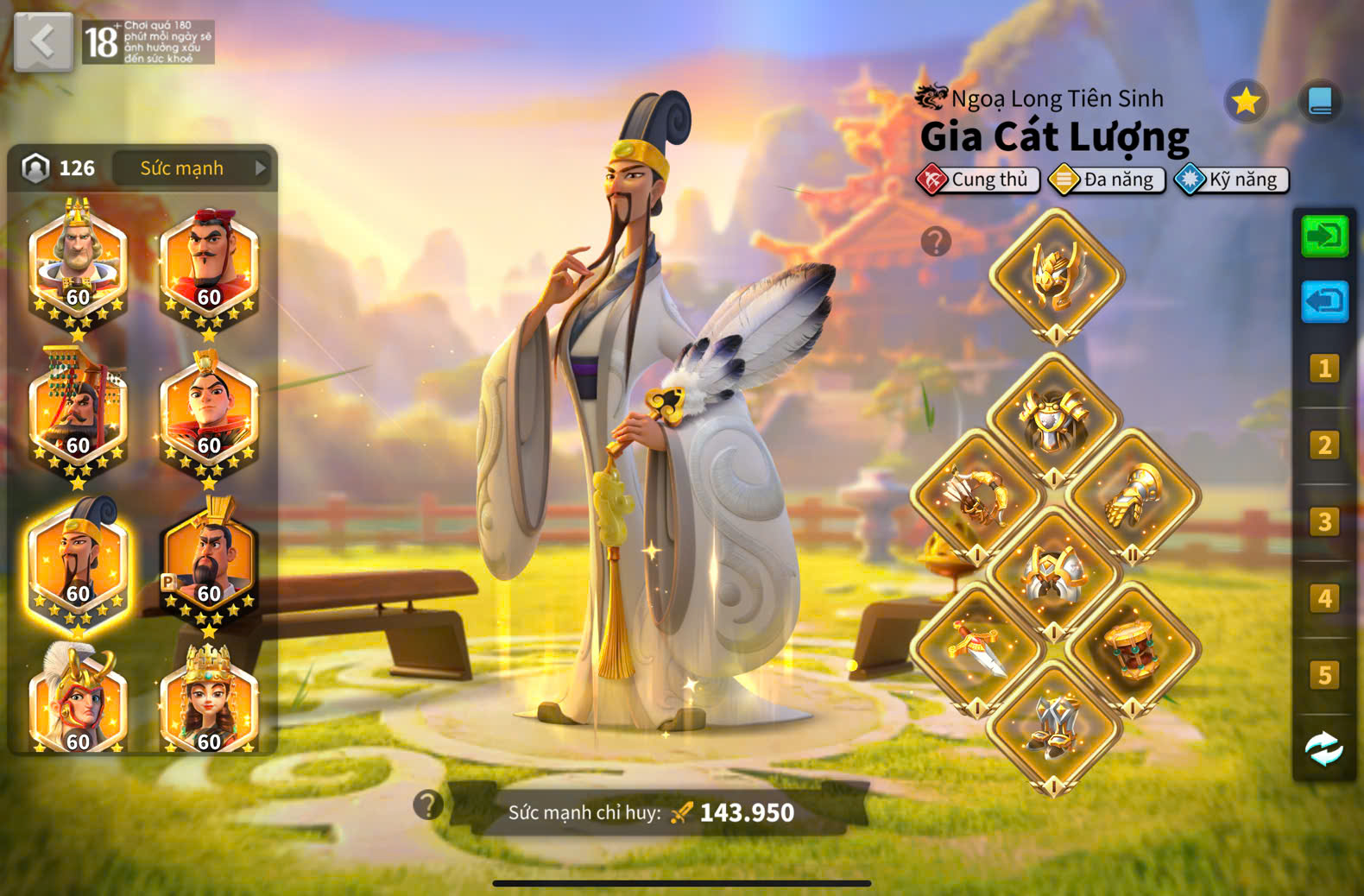
Task: Select the highlighted Gia Cát Lượng portrait
Action: (x=78, y=560)
